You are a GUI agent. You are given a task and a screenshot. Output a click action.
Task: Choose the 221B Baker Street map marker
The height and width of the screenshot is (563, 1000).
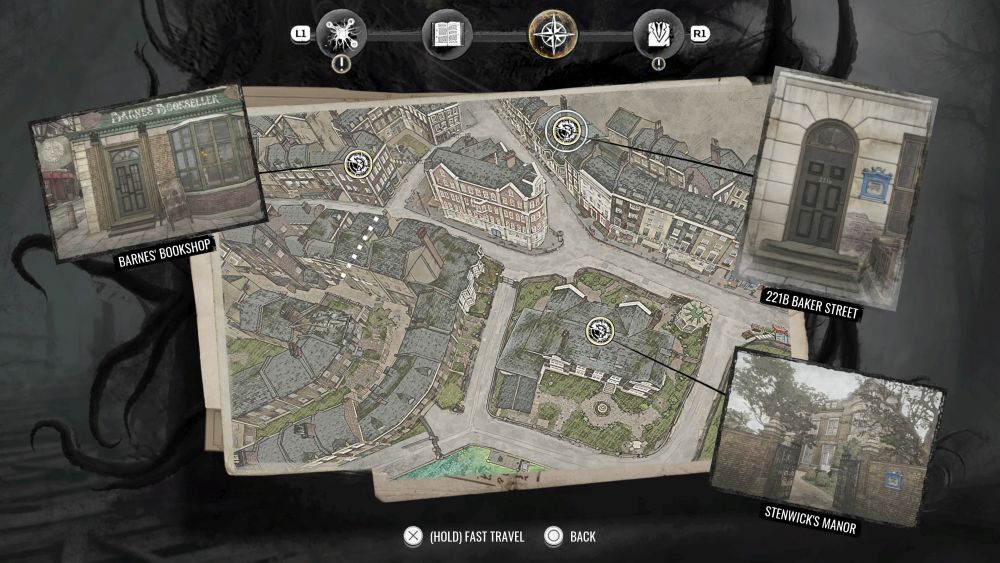562,130
